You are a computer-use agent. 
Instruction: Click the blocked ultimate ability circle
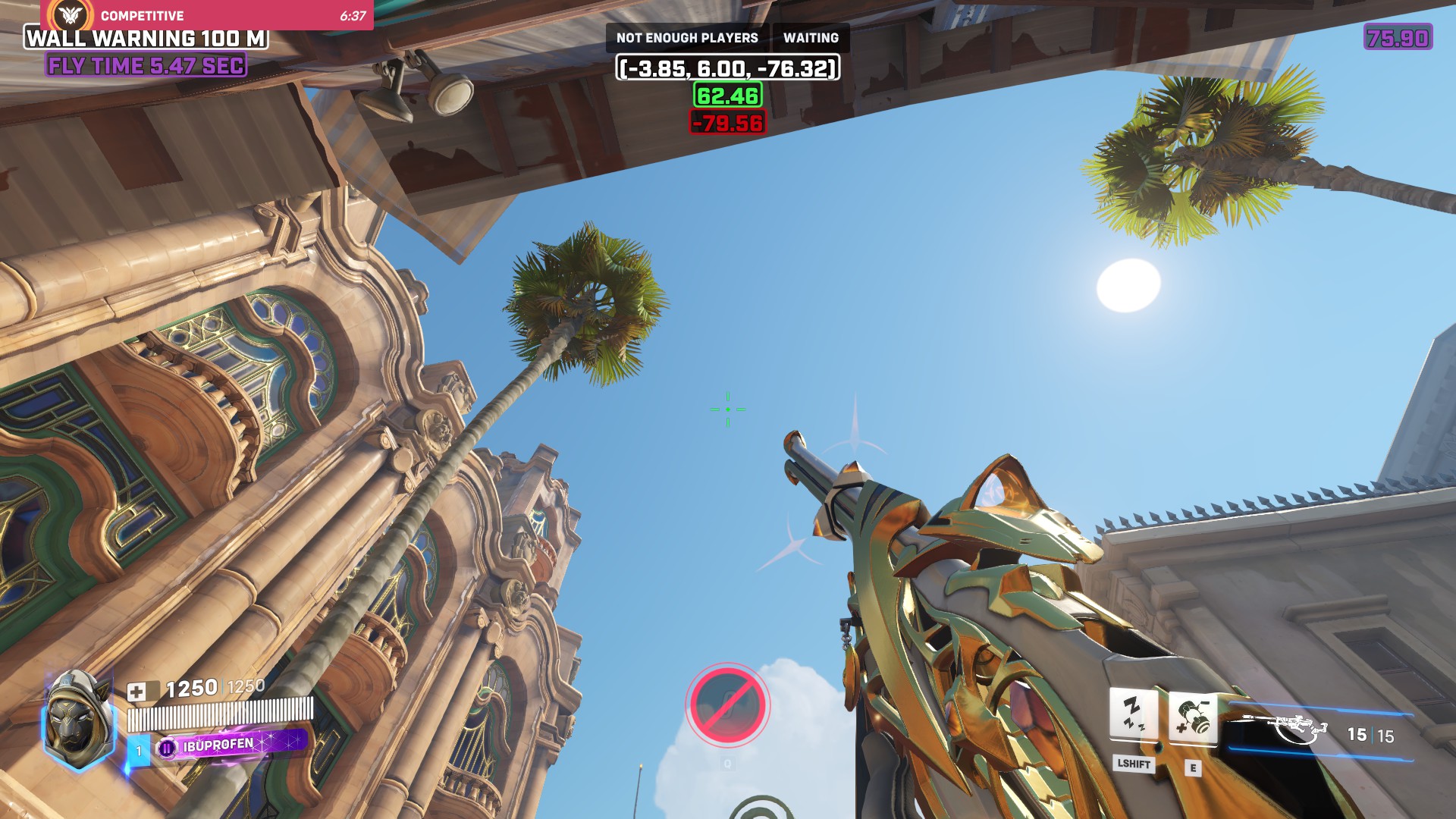[x=727, y=705]
